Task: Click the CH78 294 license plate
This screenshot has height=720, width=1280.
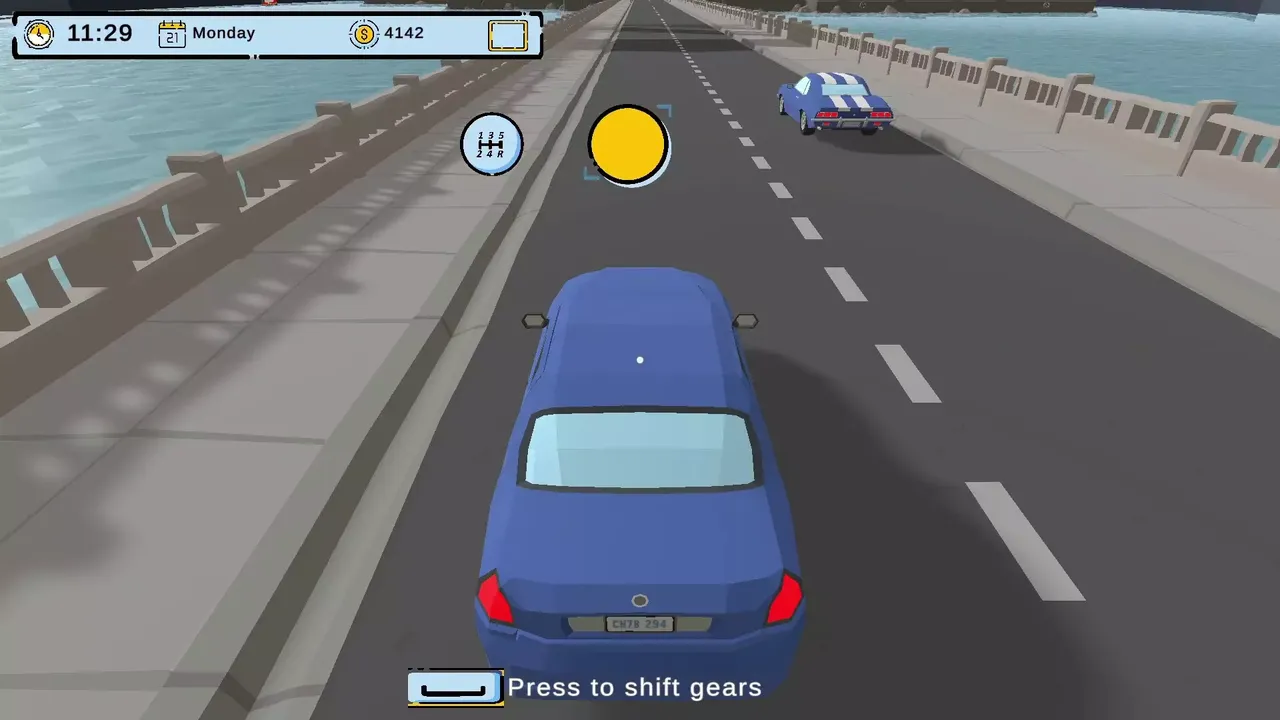Action: pos(639,623)
